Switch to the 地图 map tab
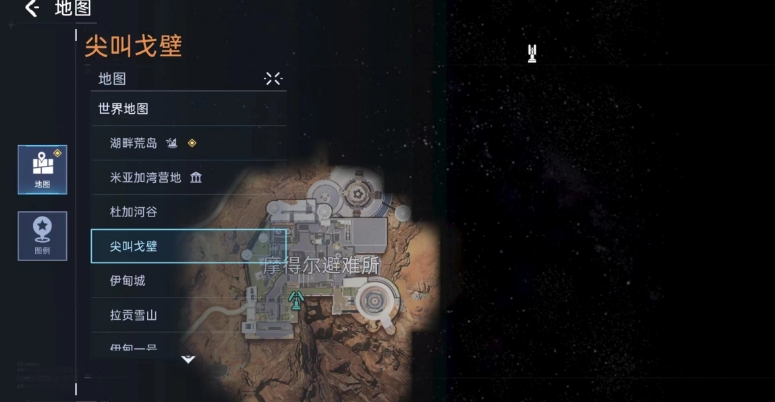The image size is (775, 402). click(x=42, y=169)
